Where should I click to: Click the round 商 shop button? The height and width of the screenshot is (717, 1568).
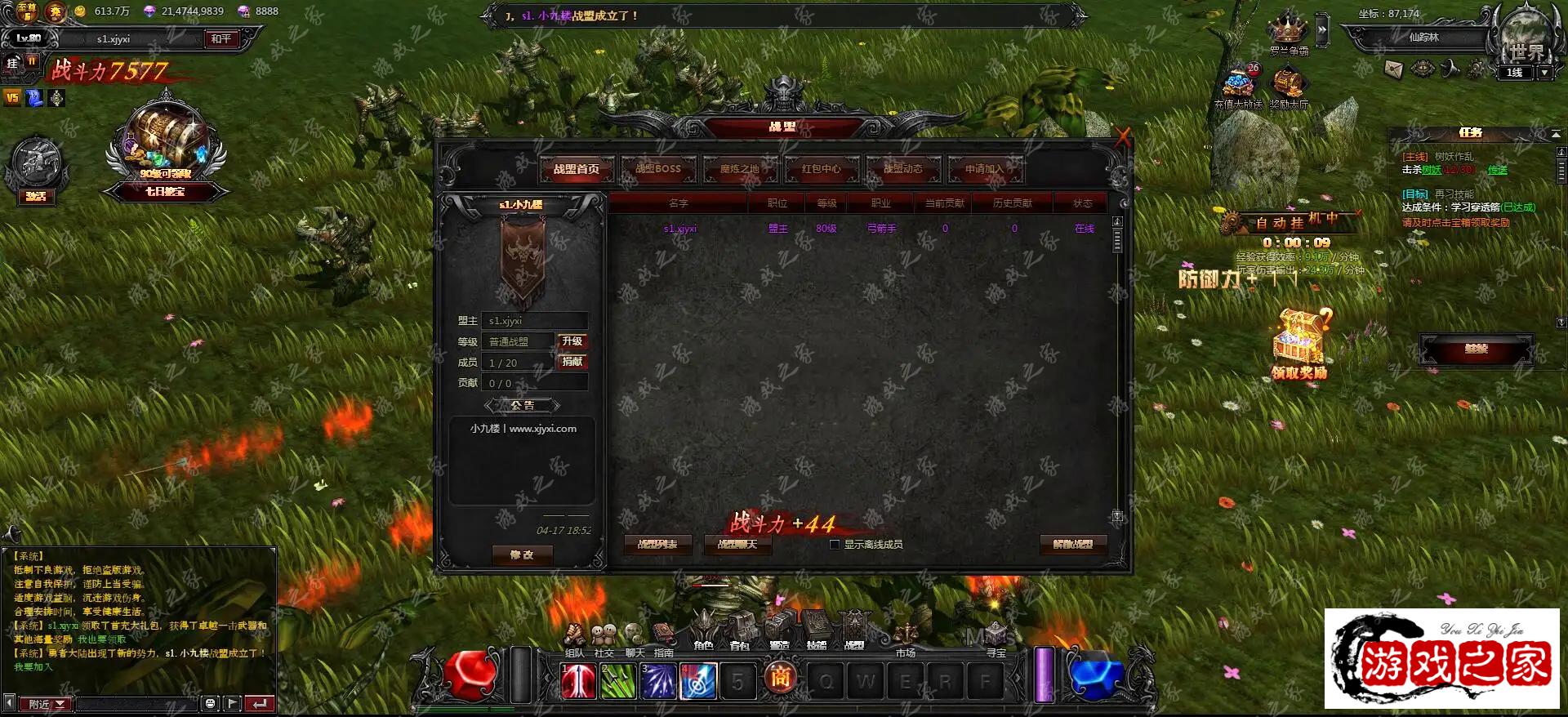point(781,678)
